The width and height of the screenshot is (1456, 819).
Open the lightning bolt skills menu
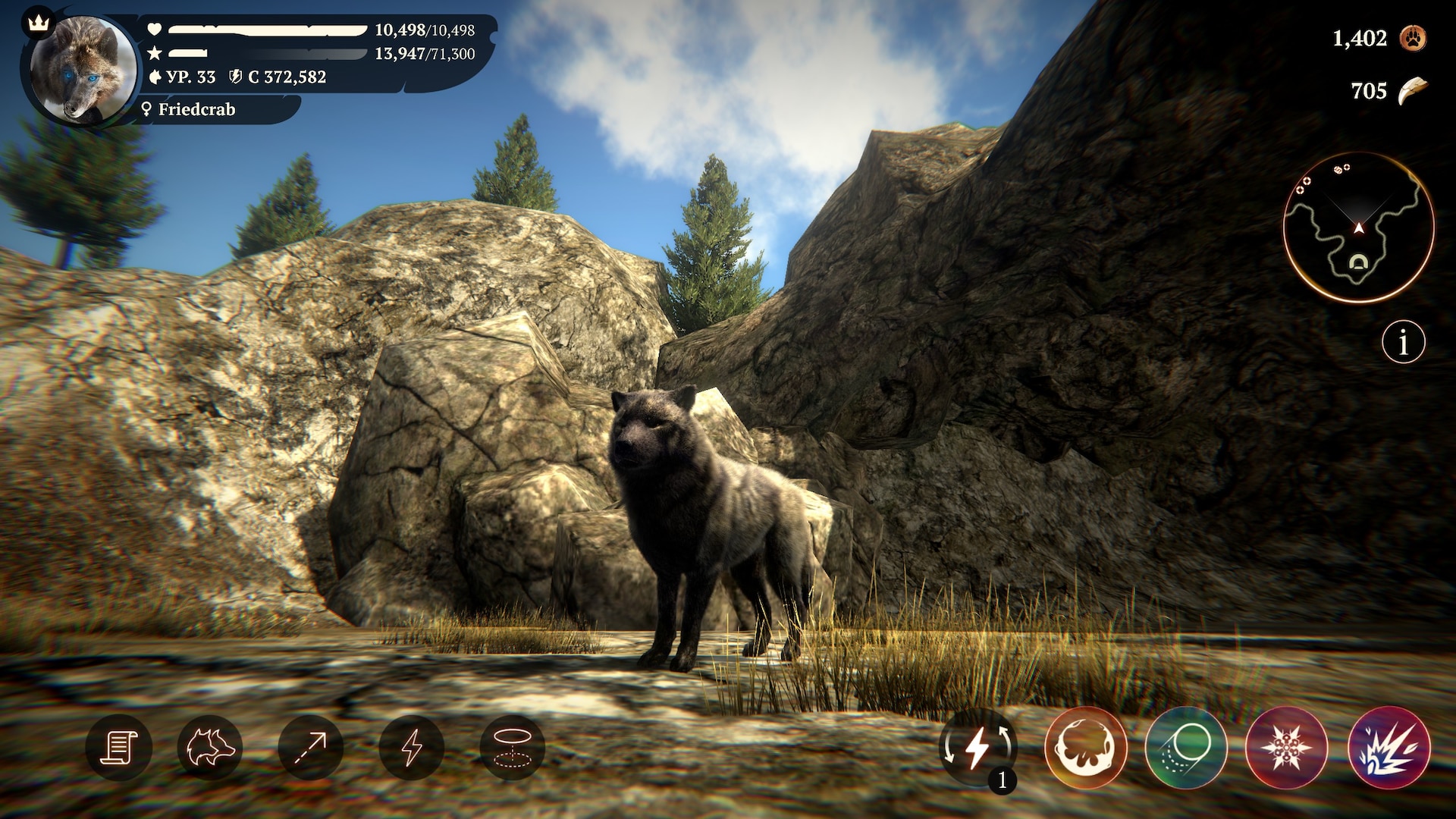412,748
